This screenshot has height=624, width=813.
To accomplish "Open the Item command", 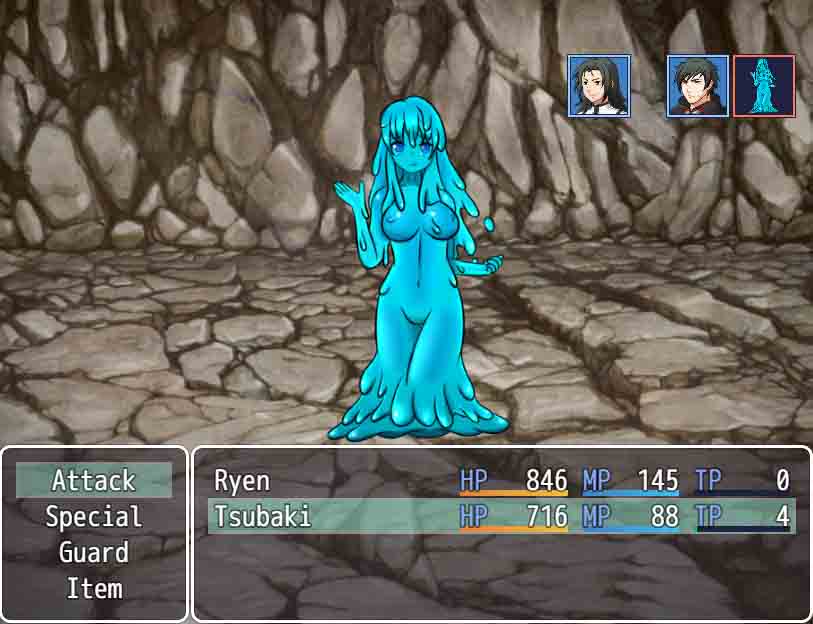I will pyautogui.click(x=94, y=589).
